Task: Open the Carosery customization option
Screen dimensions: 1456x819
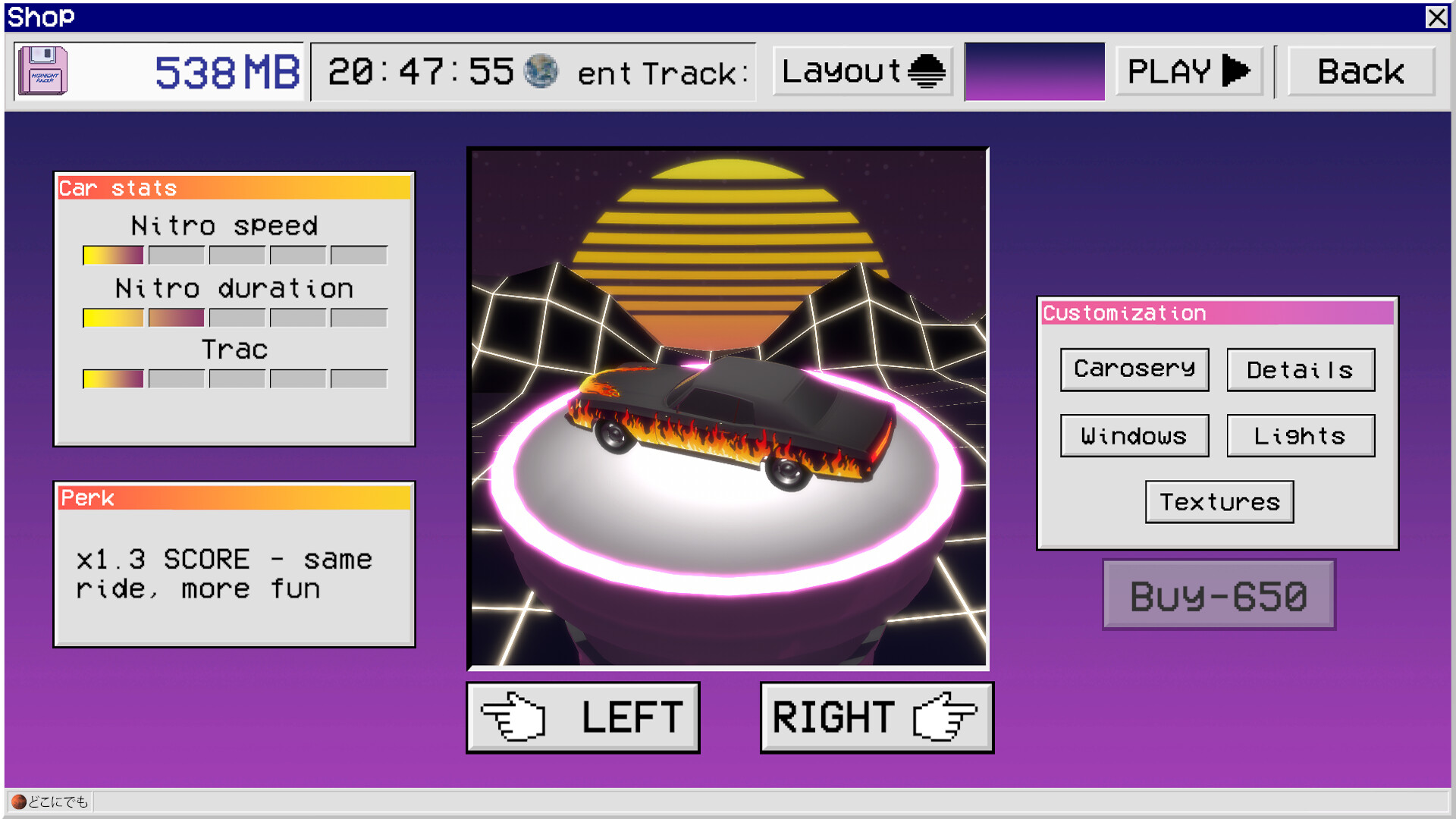Action: (x=1134, y=369)
